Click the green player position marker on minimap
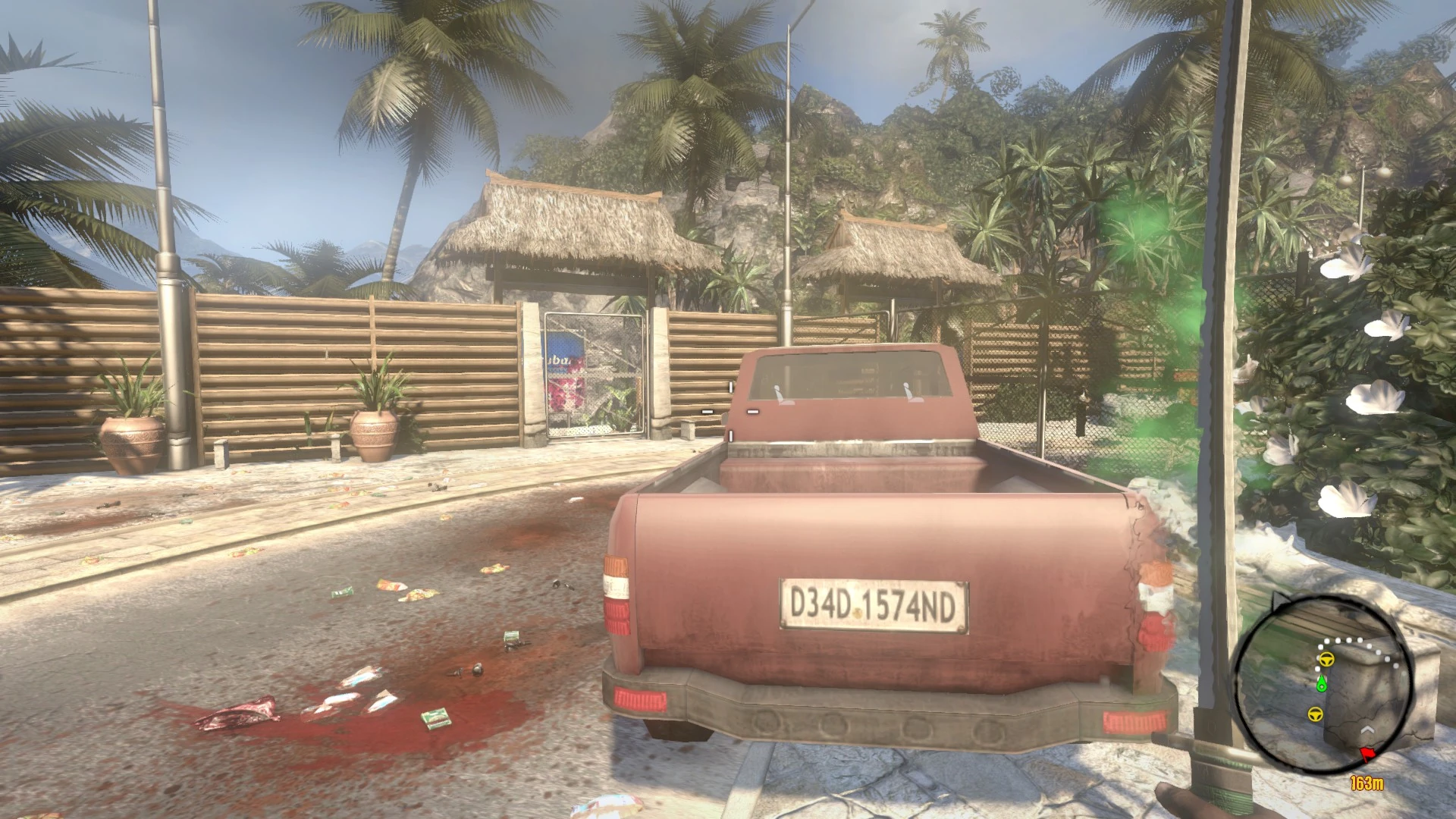The width and height of the screenshot is (1456, 819). [1321, 684]
